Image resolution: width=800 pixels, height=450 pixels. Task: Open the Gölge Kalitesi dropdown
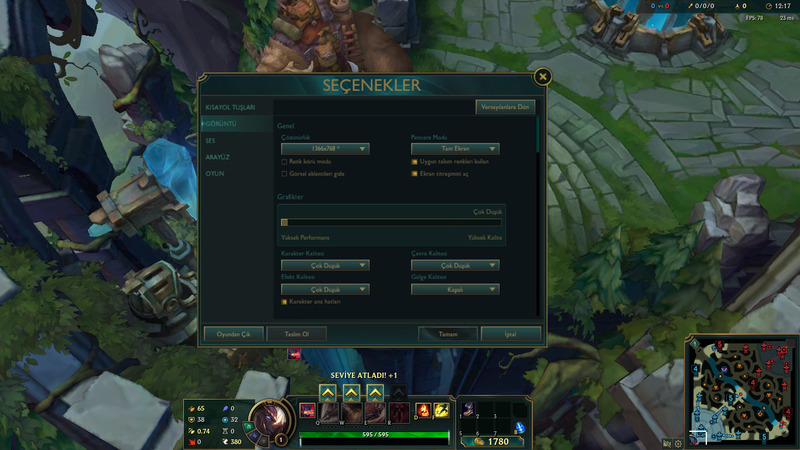click(455, 290)
